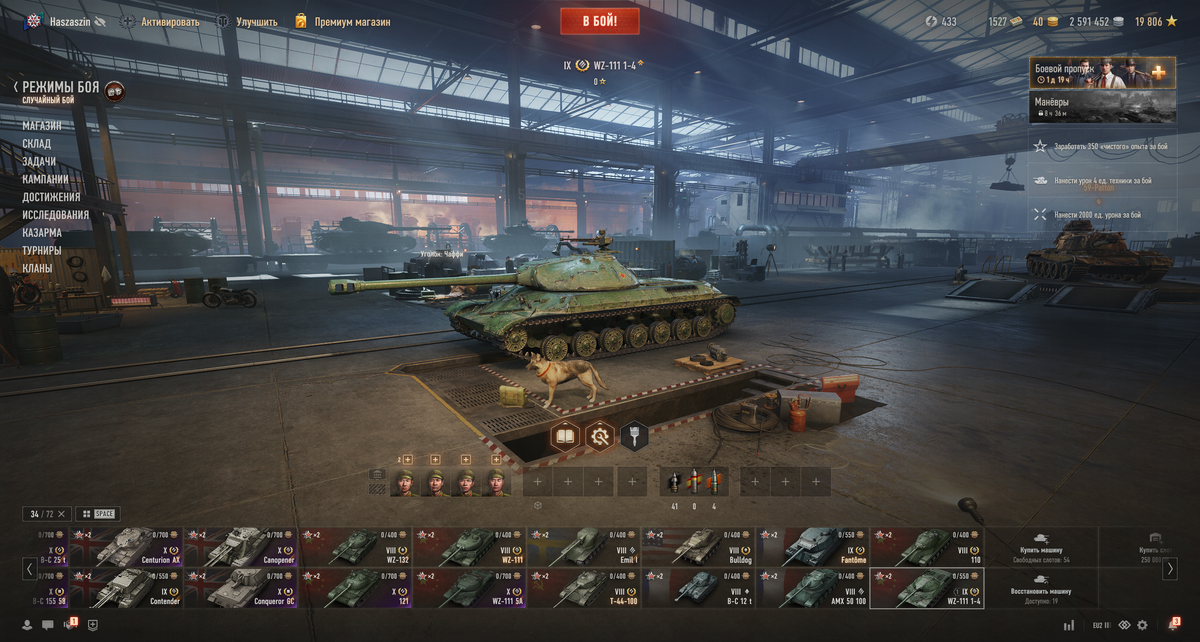Viewport: 1200px width, 642px height.
Task: Open the КЛАНЫ menu entry
Action: tap(38, 268)
